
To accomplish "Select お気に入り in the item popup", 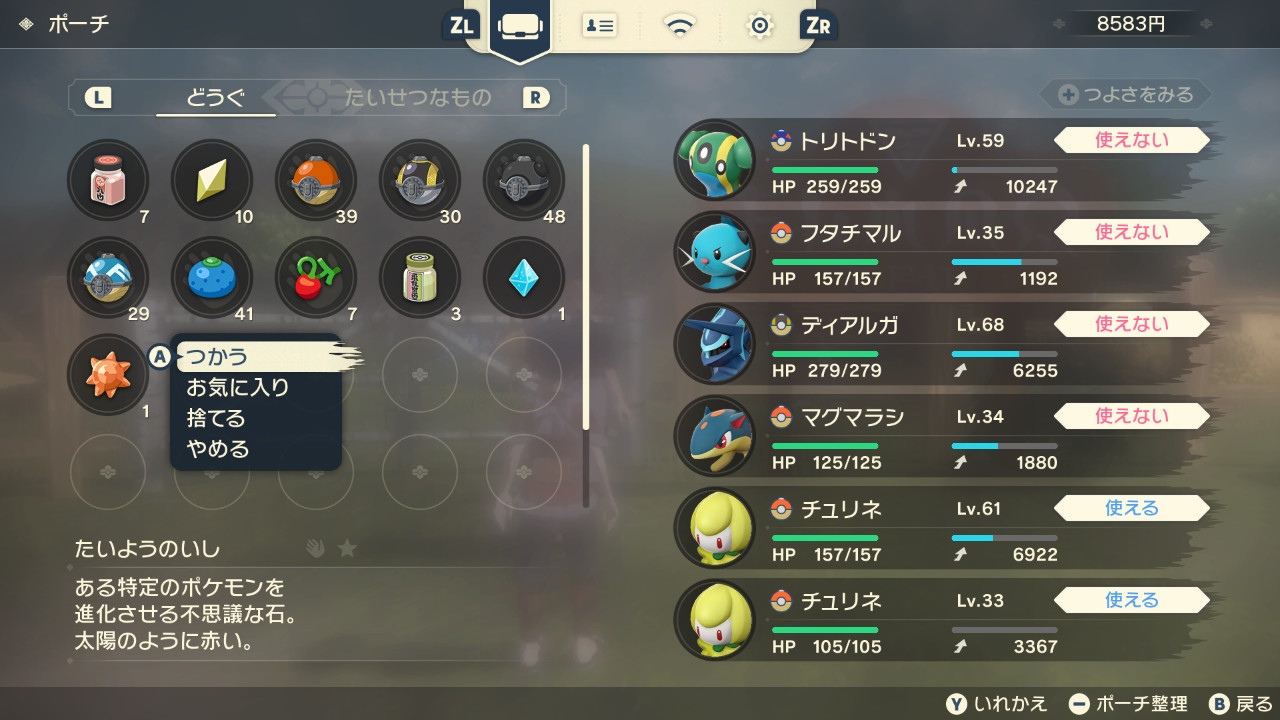I will (x=238, y=387).
